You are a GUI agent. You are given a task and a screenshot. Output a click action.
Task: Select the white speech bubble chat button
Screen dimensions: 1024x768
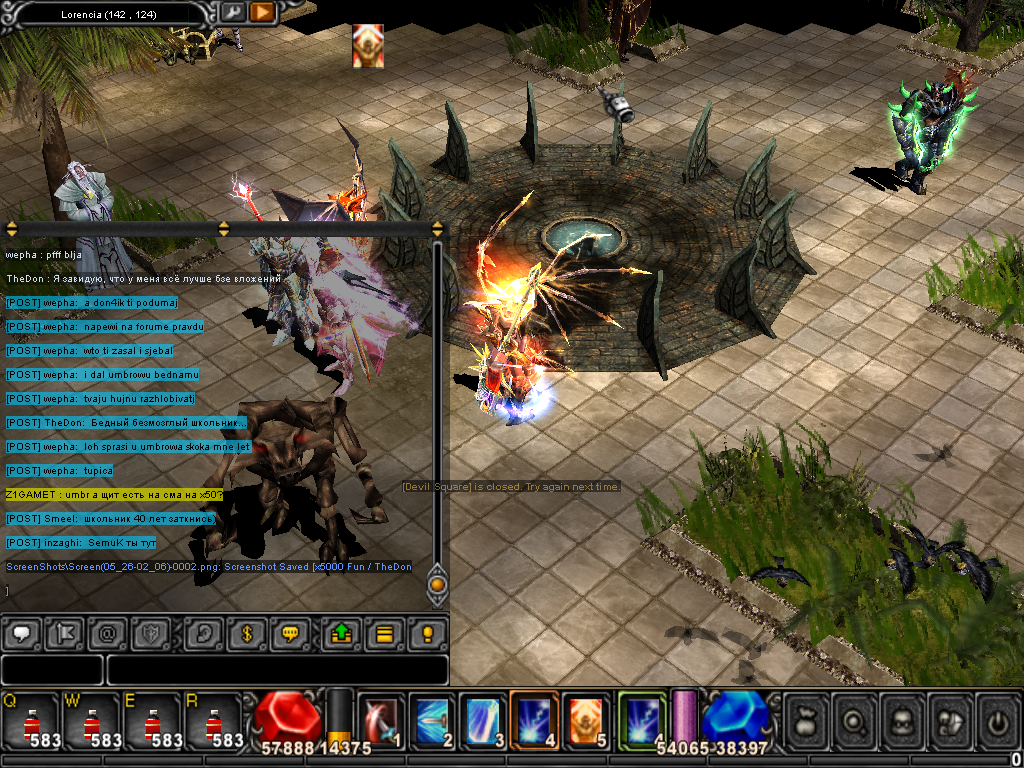pyautogui.click(x=21, y=634)
